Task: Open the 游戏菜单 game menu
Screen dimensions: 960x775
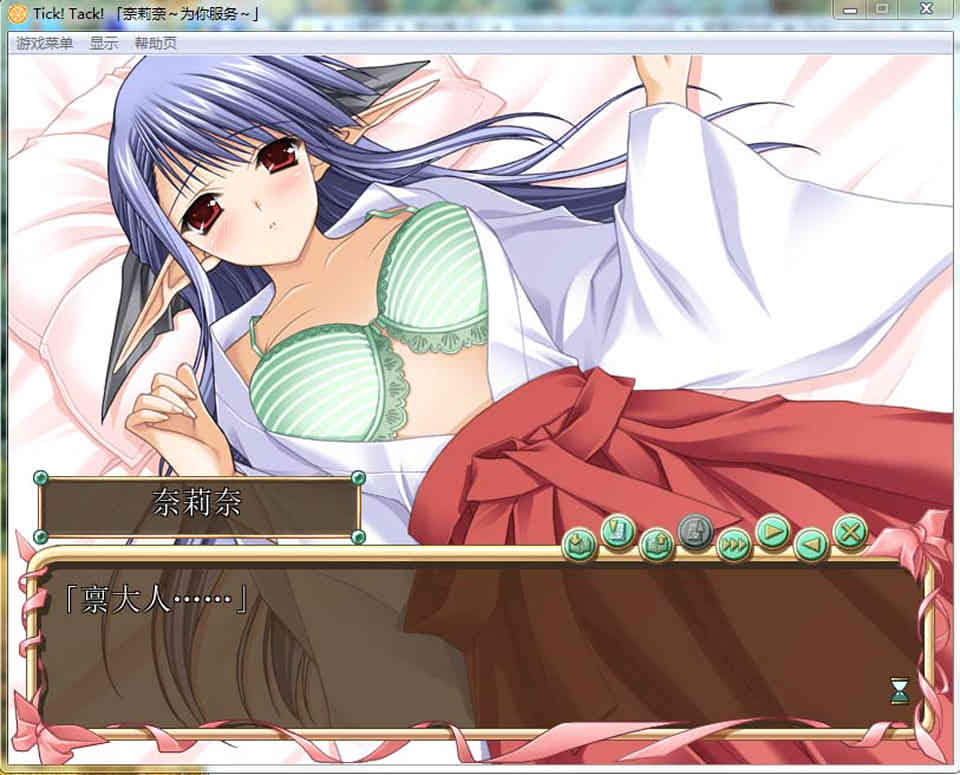Action: [x=44, y=43]
